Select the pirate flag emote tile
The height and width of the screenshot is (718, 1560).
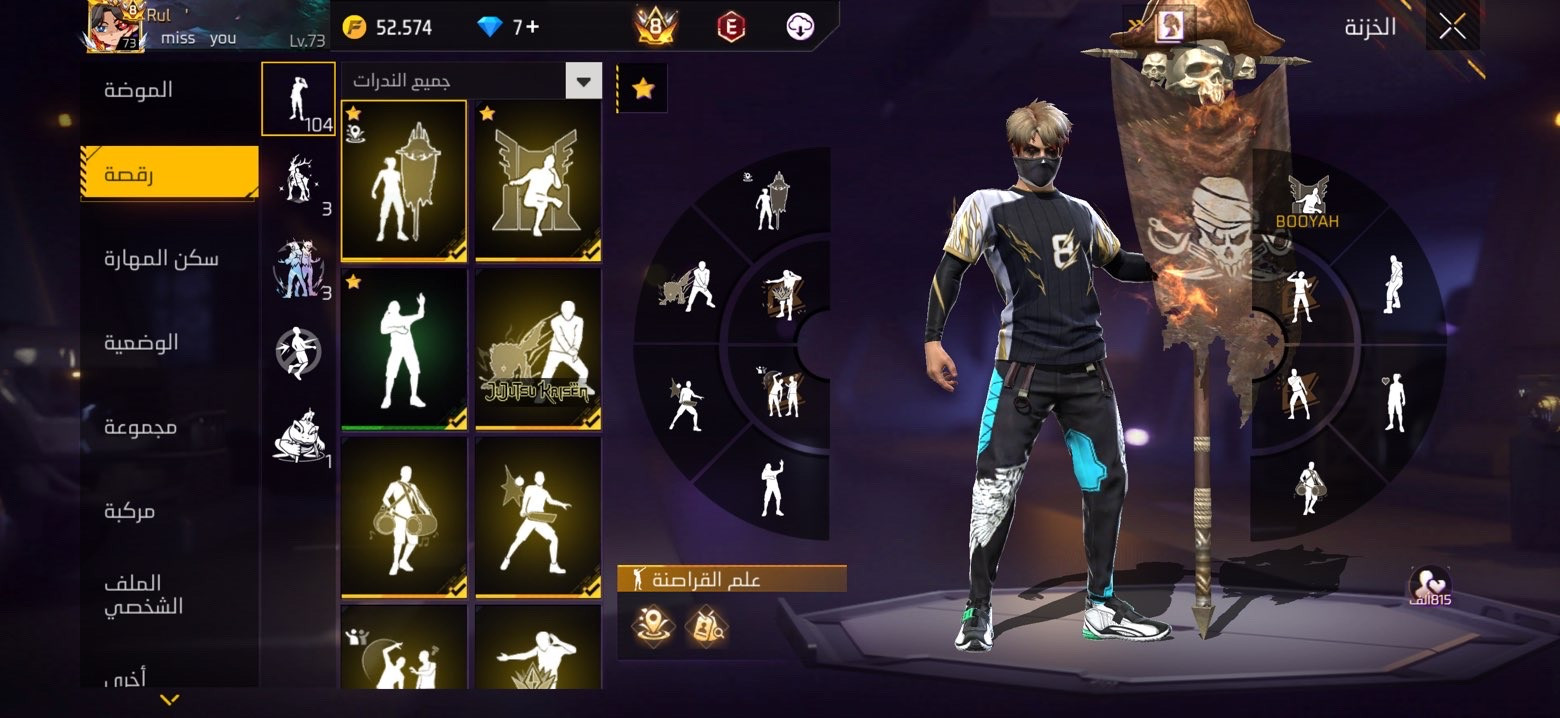pyautogui.click(x=403, y=180)
